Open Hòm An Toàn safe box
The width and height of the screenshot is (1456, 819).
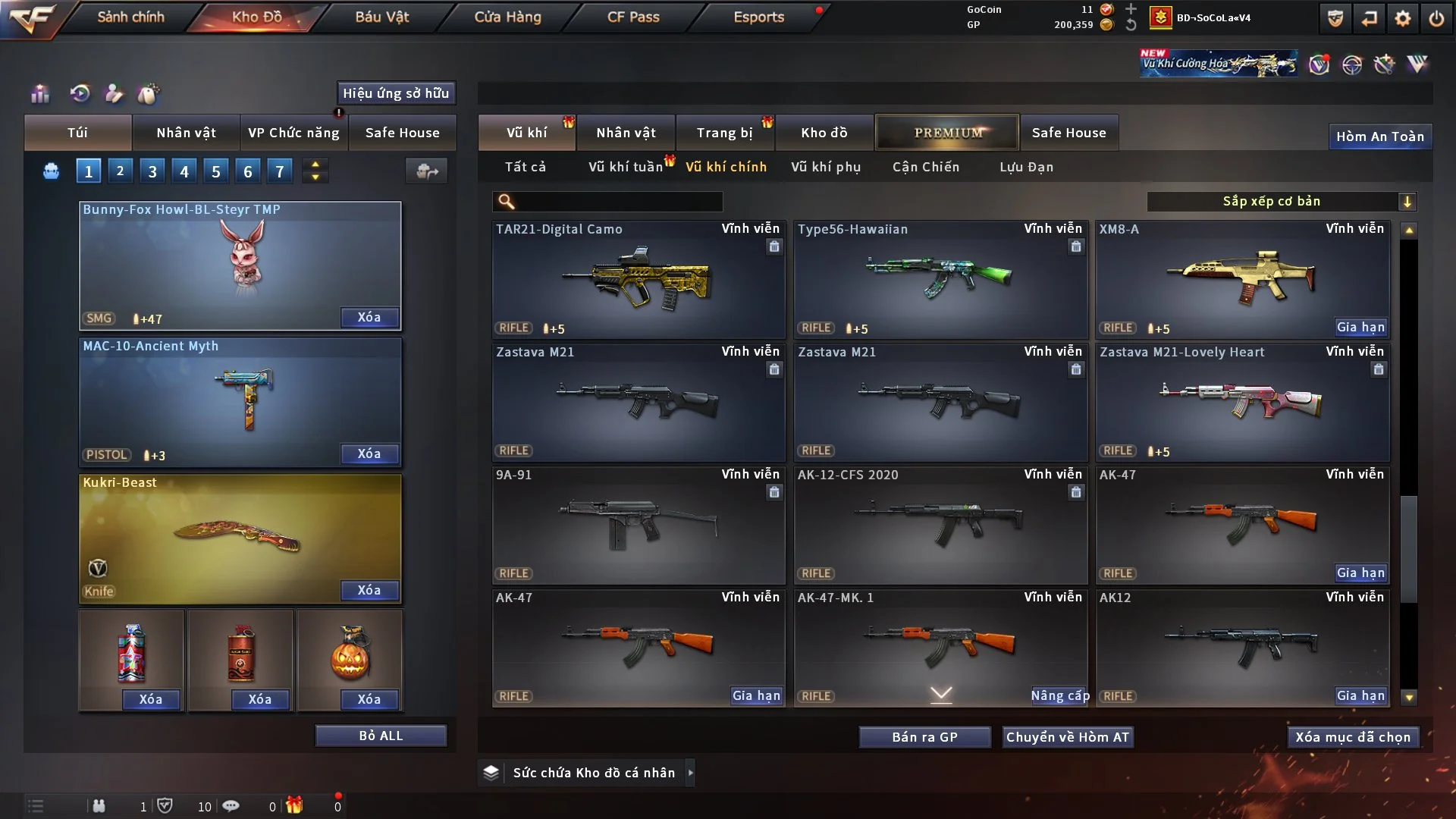(x=1379, y=136)
